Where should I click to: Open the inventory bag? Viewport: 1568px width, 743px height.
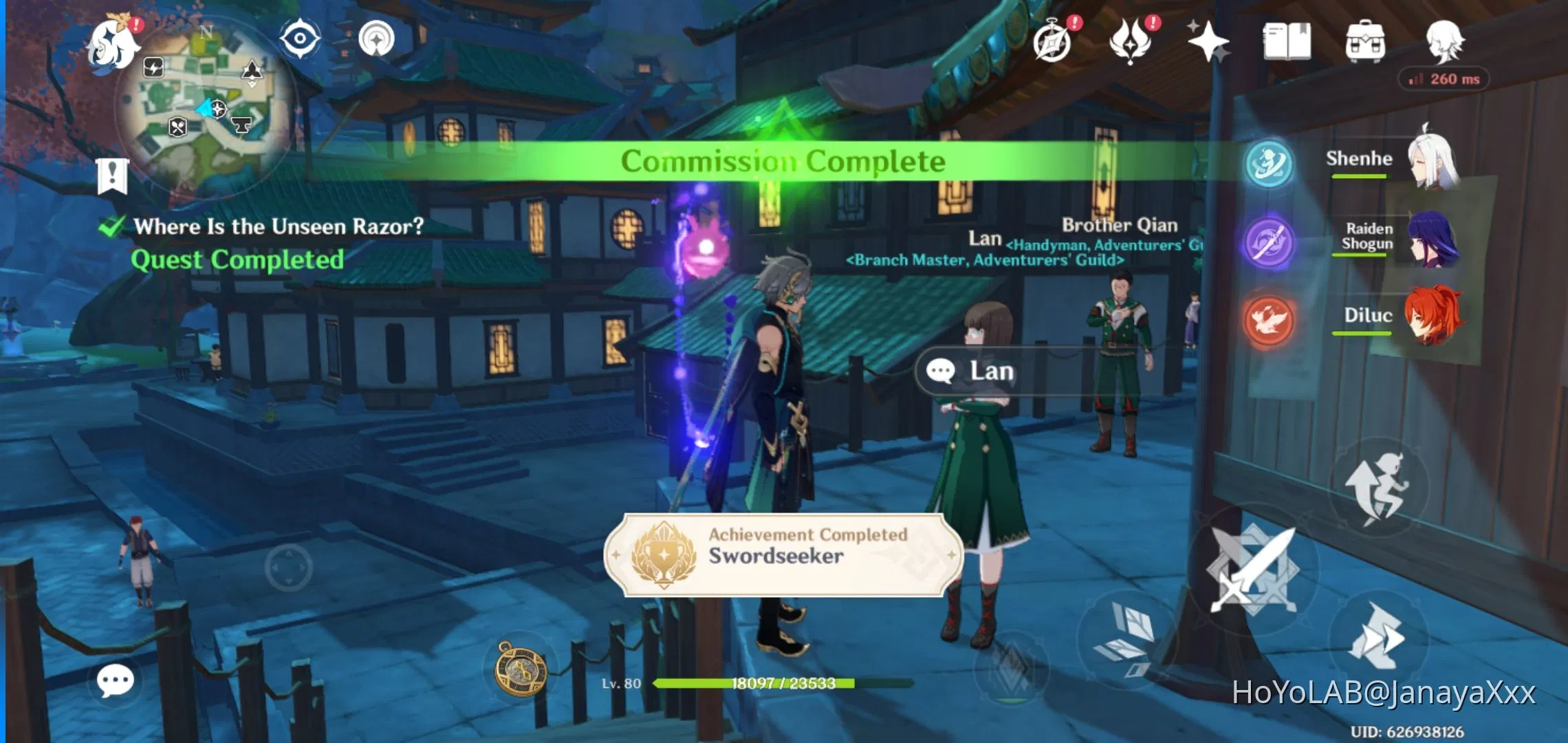pos(1365,40)
